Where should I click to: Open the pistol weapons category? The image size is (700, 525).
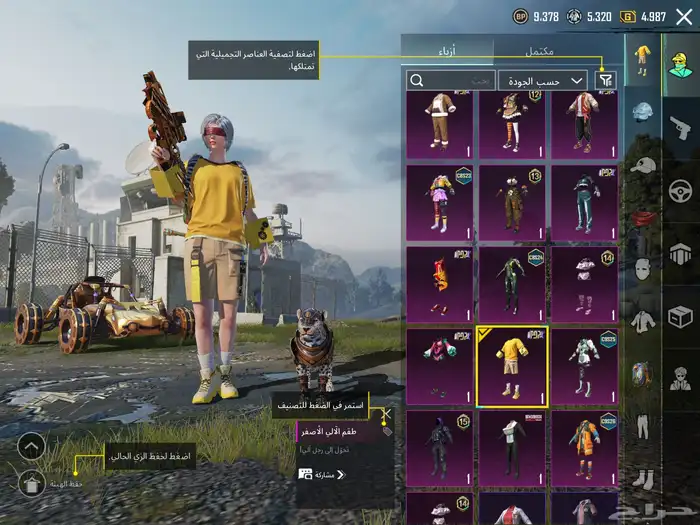pos(680,127)
